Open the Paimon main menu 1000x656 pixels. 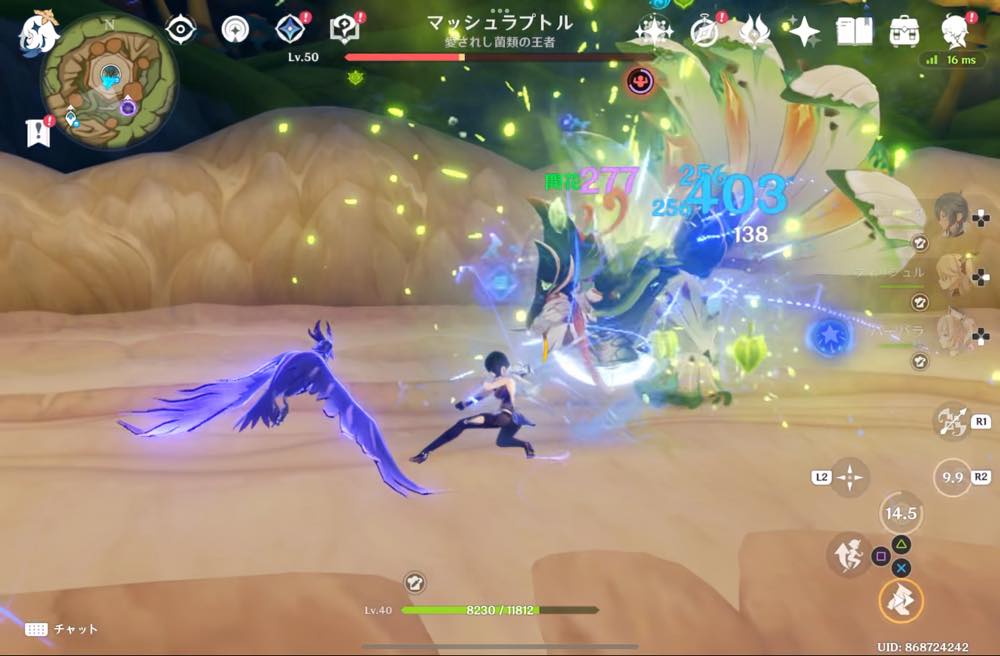[38, 31]
